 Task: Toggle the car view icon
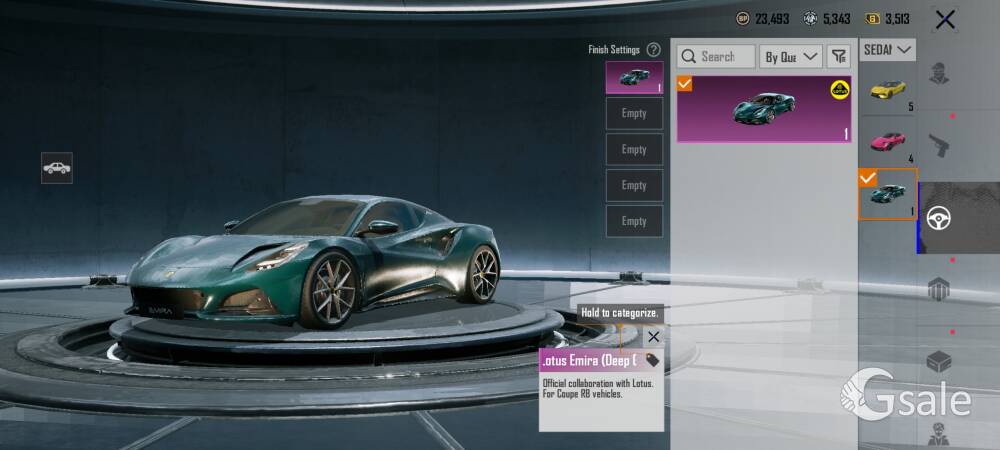pos(57,168)
